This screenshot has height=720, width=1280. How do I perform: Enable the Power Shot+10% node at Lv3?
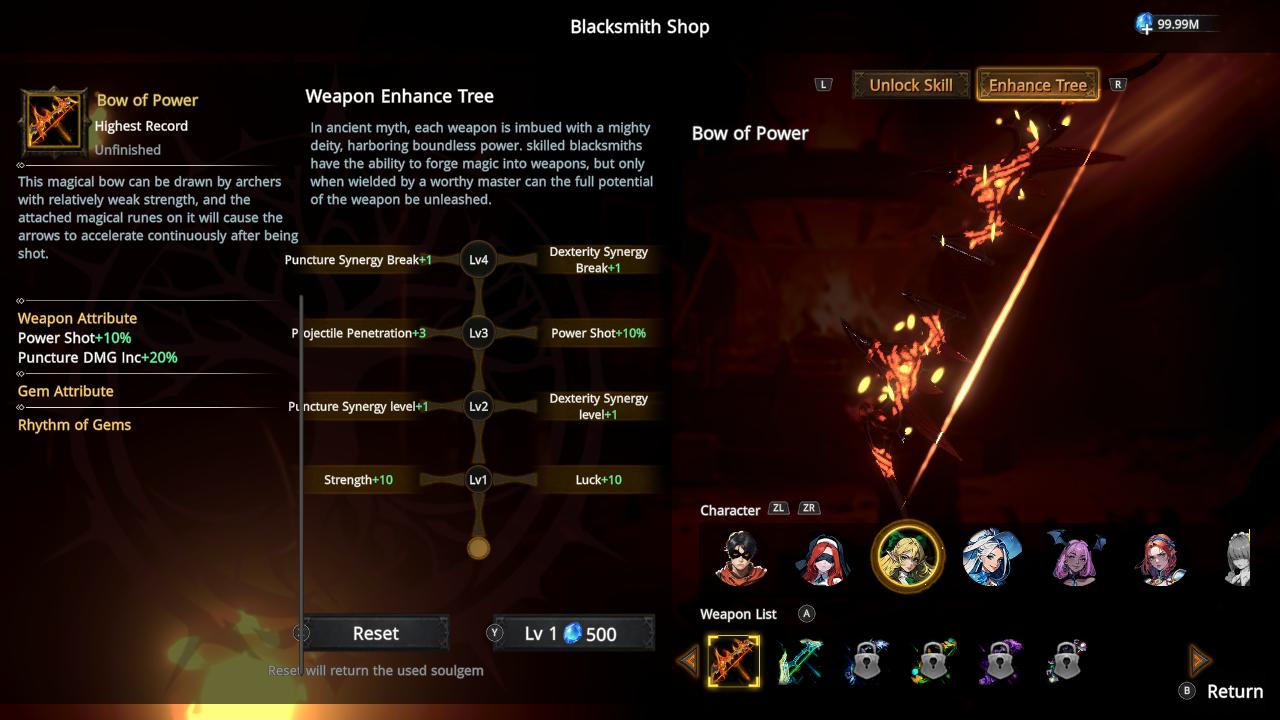599,333
